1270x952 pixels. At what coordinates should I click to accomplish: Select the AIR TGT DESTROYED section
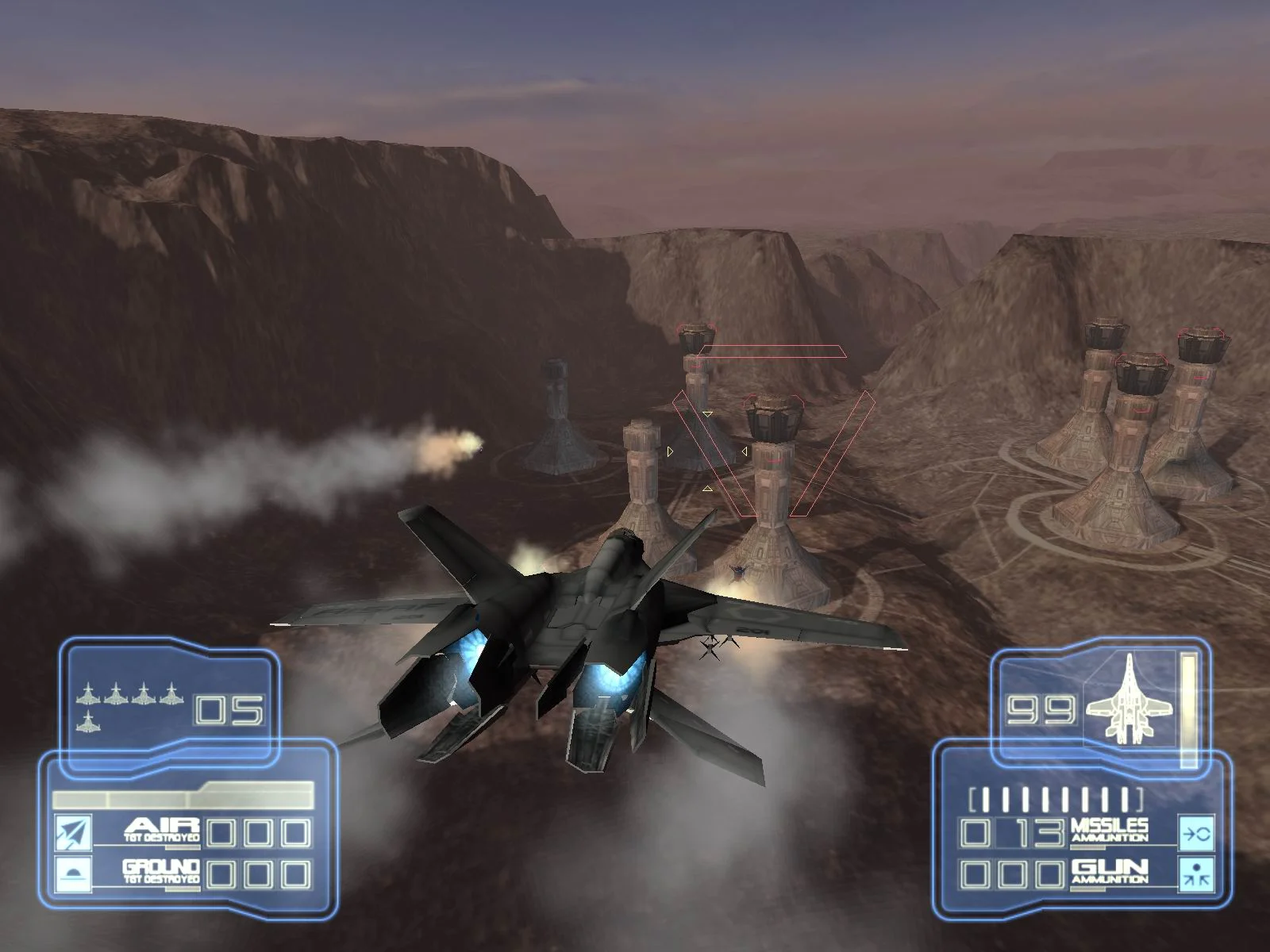coord(163,828)
